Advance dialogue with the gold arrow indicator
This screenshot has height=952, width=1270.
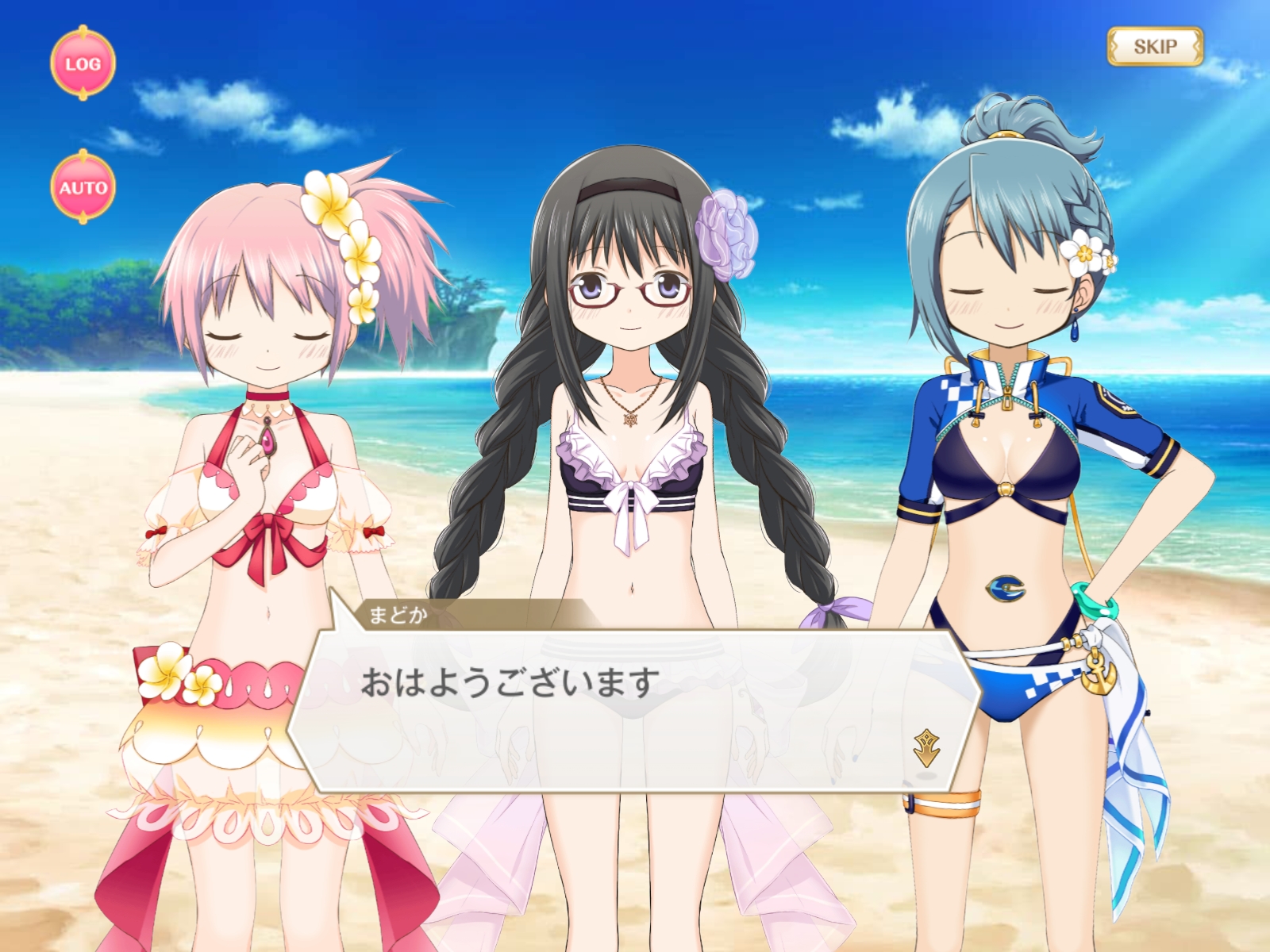(x=926, y=747)
